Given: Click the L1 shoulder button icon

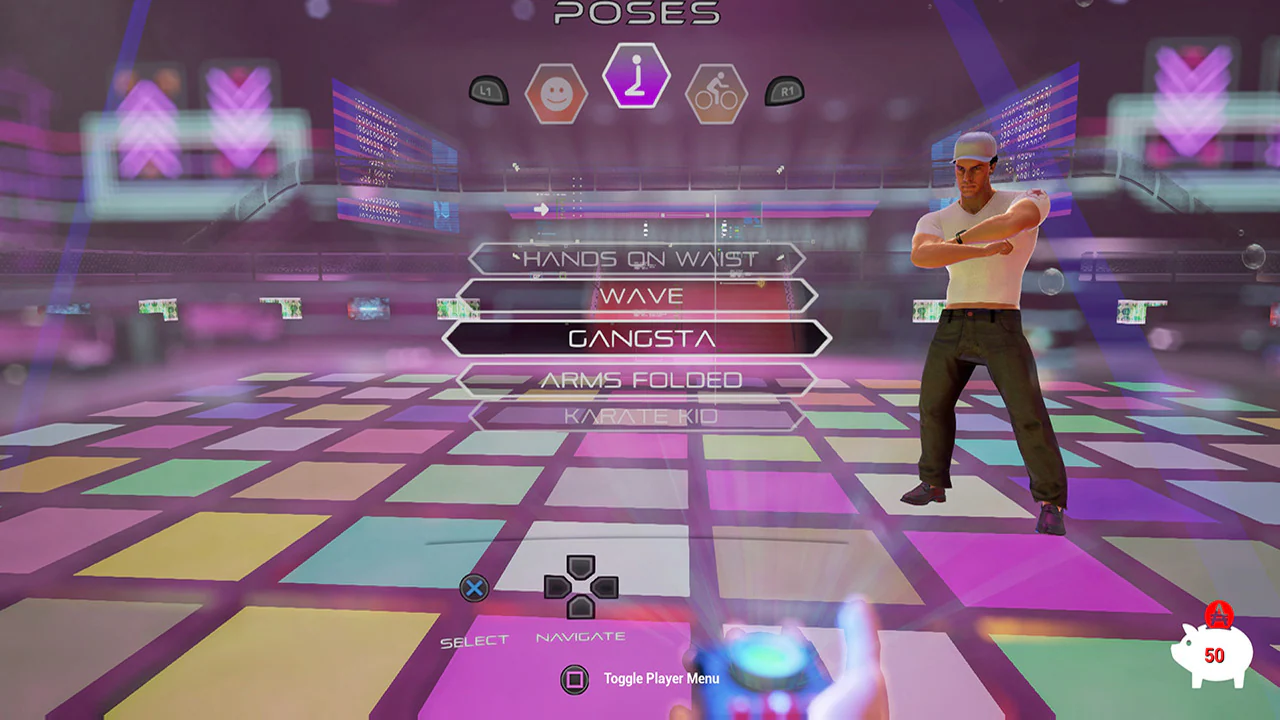Looking at the screenshot, I should pyautogui.click(x=490, y=90).
